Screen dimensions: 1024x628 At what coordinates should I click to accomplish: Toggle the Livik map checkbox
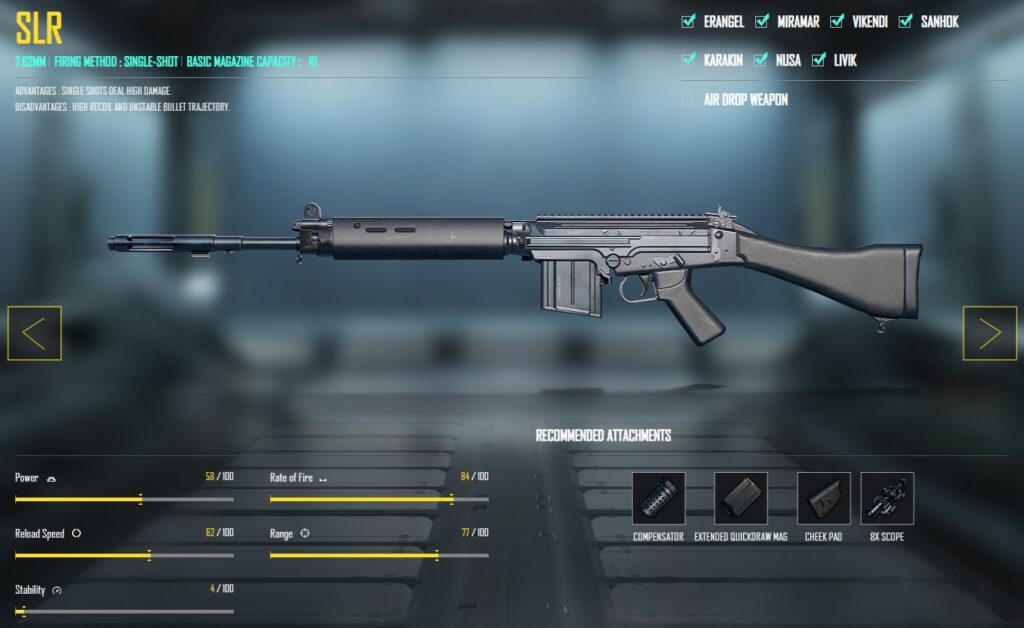tap(818, 60)
